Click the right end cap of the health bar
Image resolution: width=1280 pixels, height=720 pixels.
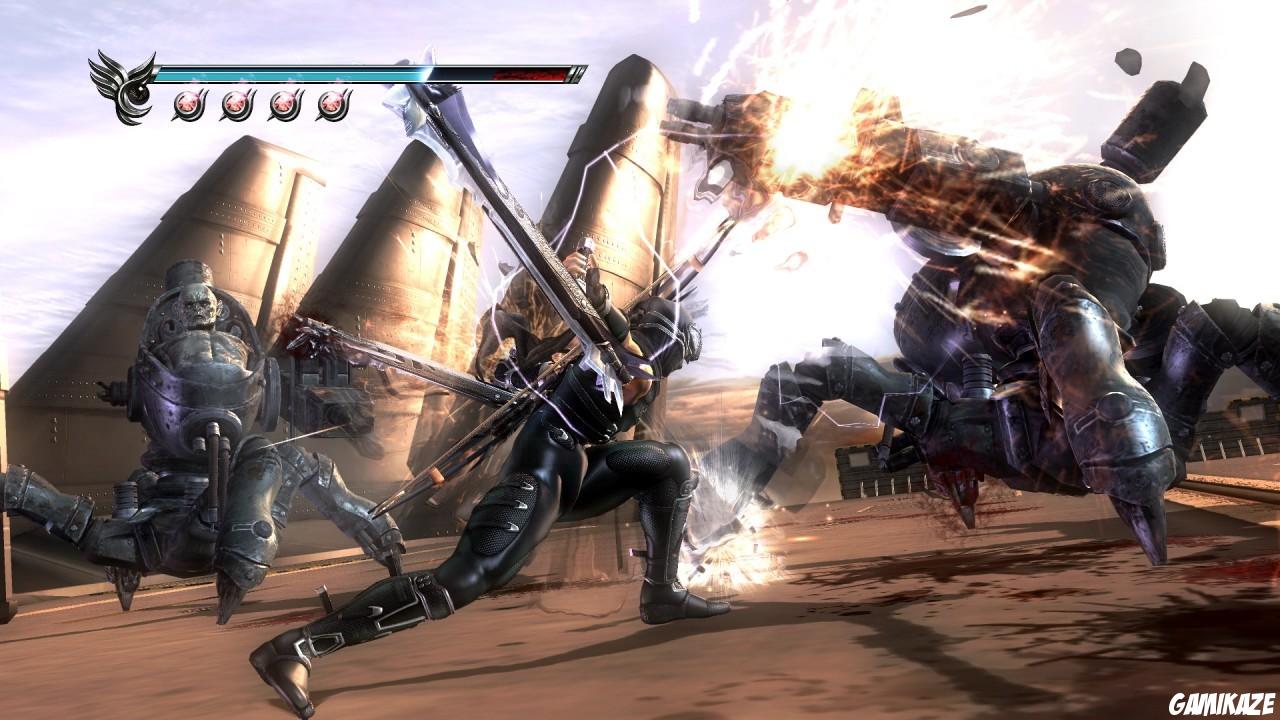pos(573,72)
